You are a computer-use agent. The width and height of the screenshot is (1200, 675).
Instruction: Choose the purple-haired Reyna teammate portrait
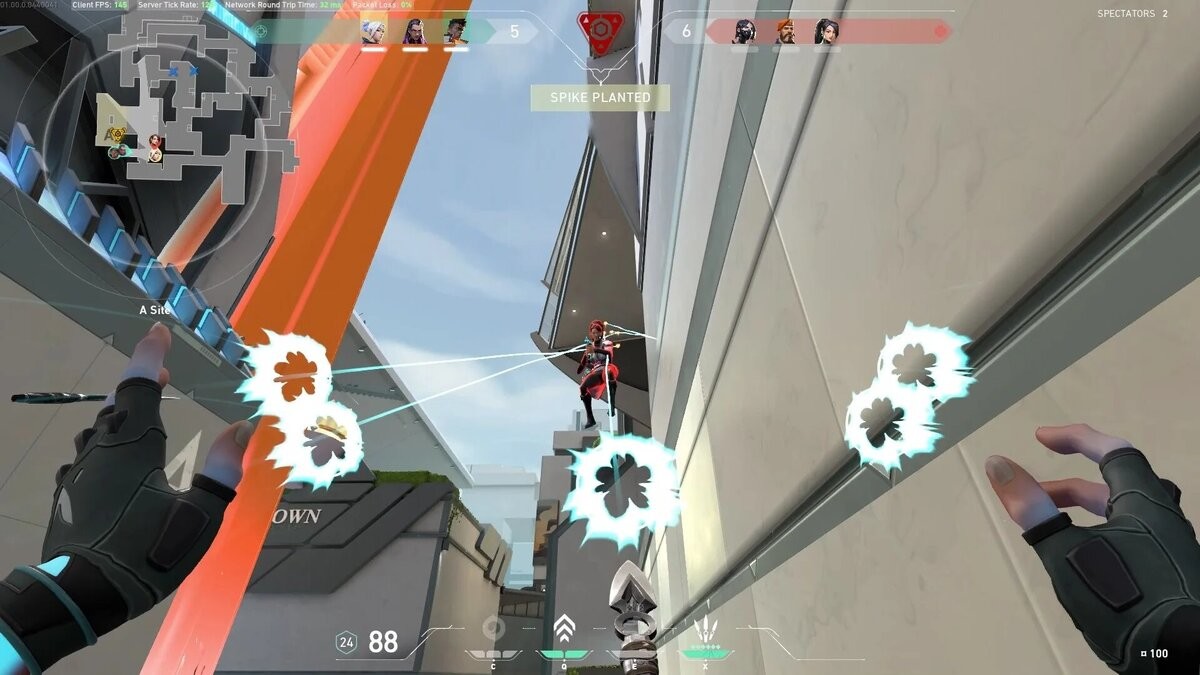[x=414, y=32]
